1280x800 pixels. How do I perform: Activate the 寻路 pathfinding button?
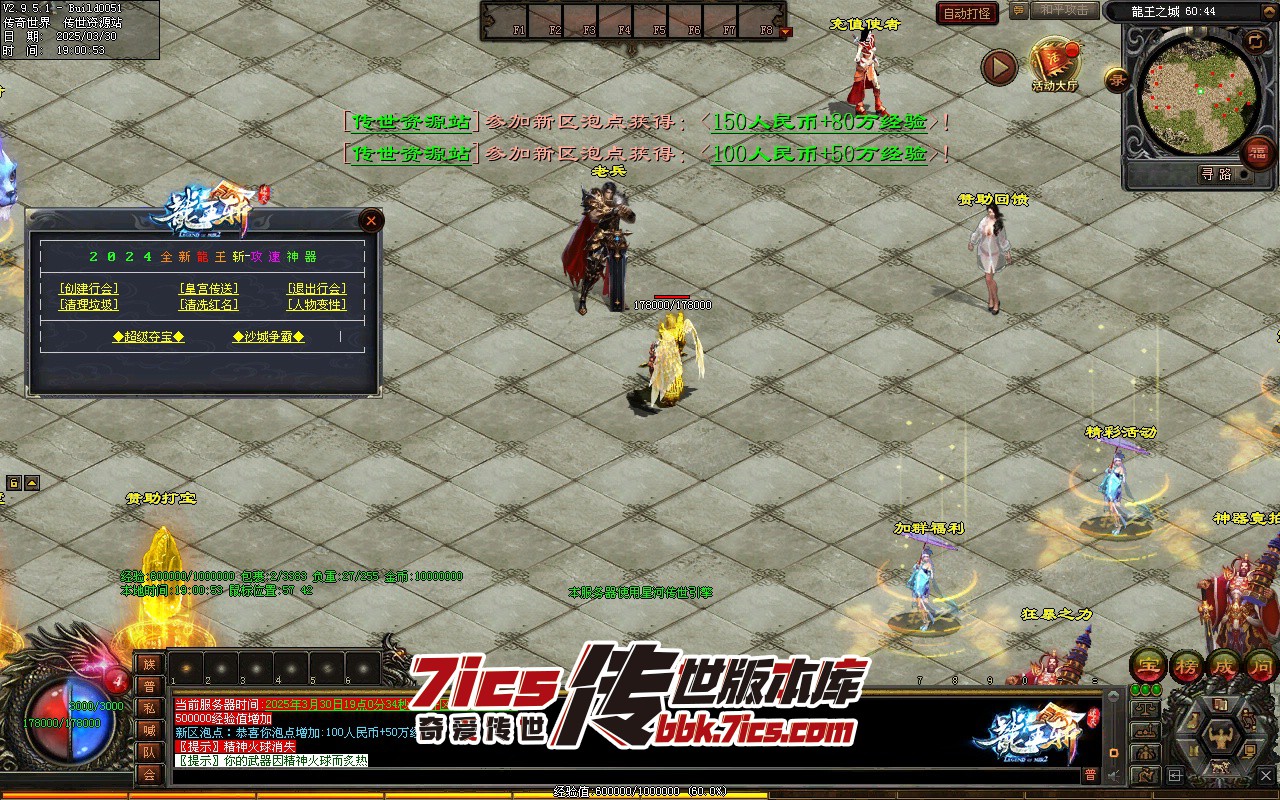pos(1216,174)
